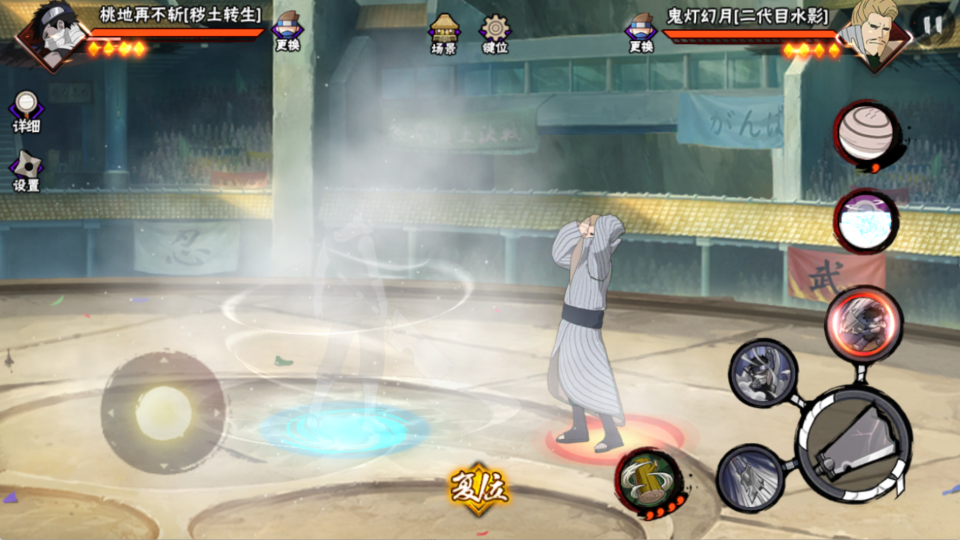Use the spinning Zabuza skill
Image resolution: width=960 pixels, height=540 pixels.
(765, 372)
